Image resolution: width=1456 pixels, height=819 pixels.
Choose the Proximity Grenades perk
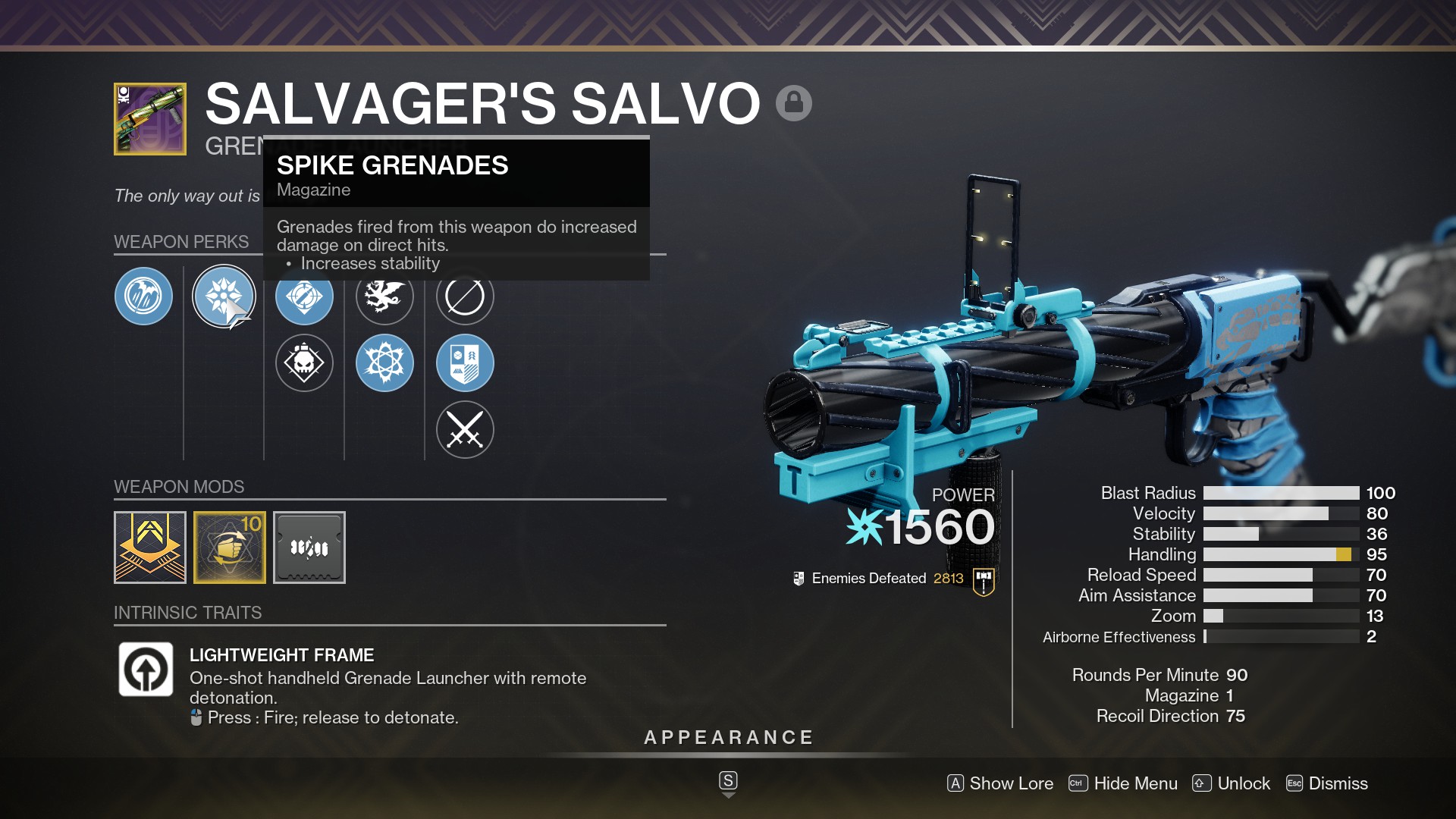click(x=304, y=297)
